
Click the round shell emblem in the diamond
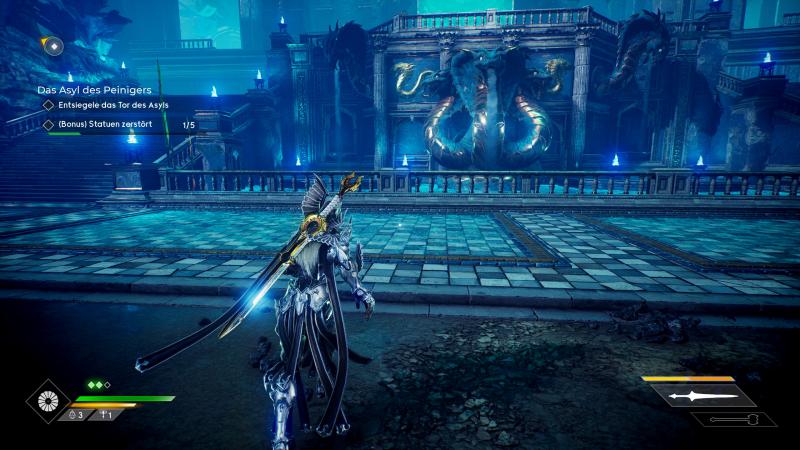46,400
